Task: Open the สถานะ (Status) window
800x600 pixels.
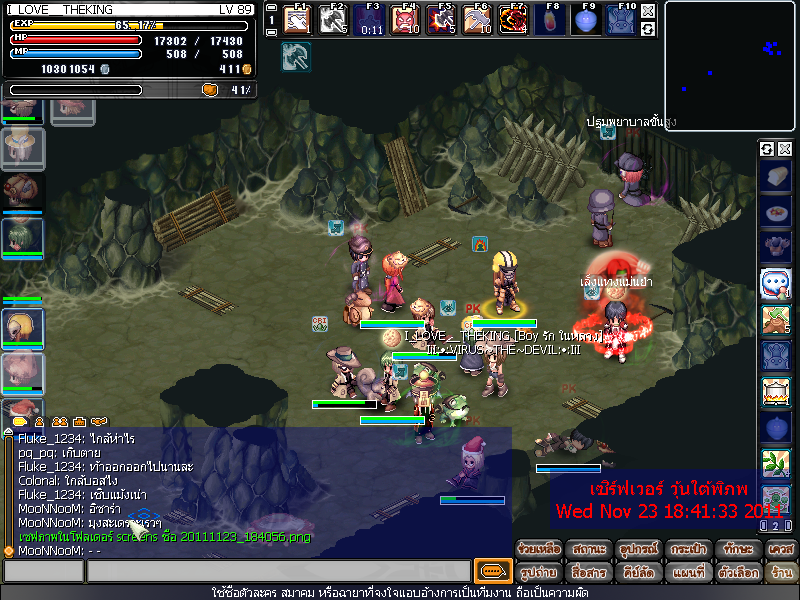Action: pyautogui.click(x=587, y=551)
